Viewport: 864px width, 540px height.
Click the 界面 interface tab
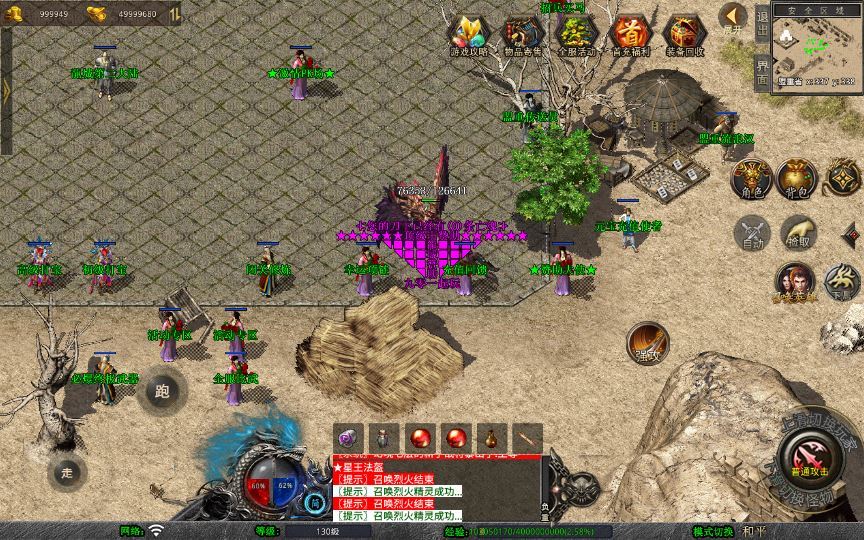pyautogui.click(x=762, y=70)
